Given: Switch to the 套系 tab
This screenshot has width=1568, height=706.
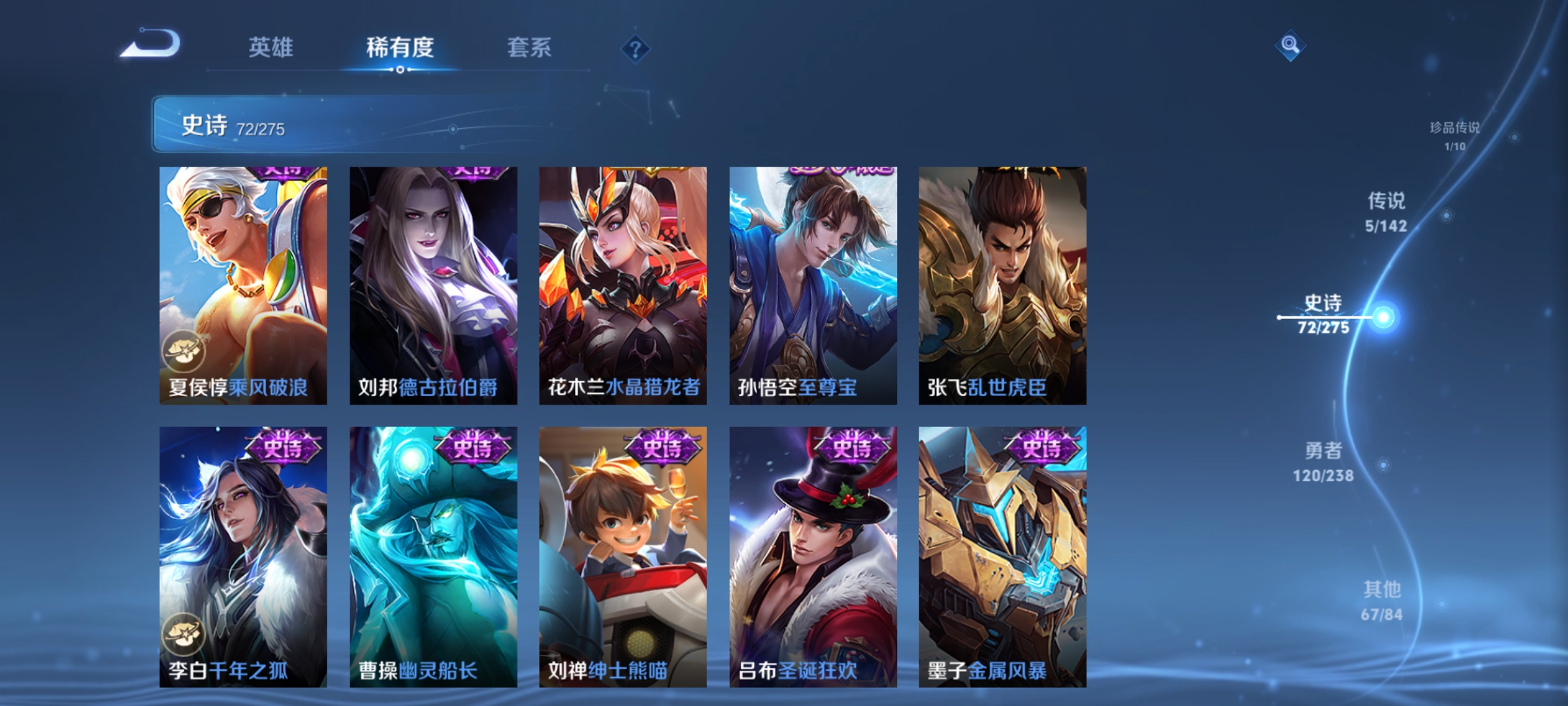Looking at the screenshot, I should 529,47.
